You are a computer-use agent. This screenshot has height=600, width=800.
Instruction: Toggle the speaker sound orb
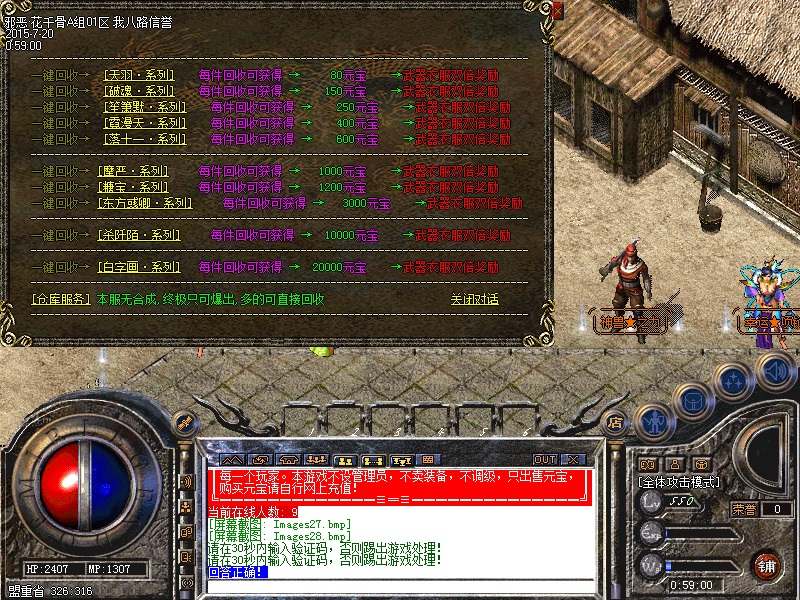(777, 371)
